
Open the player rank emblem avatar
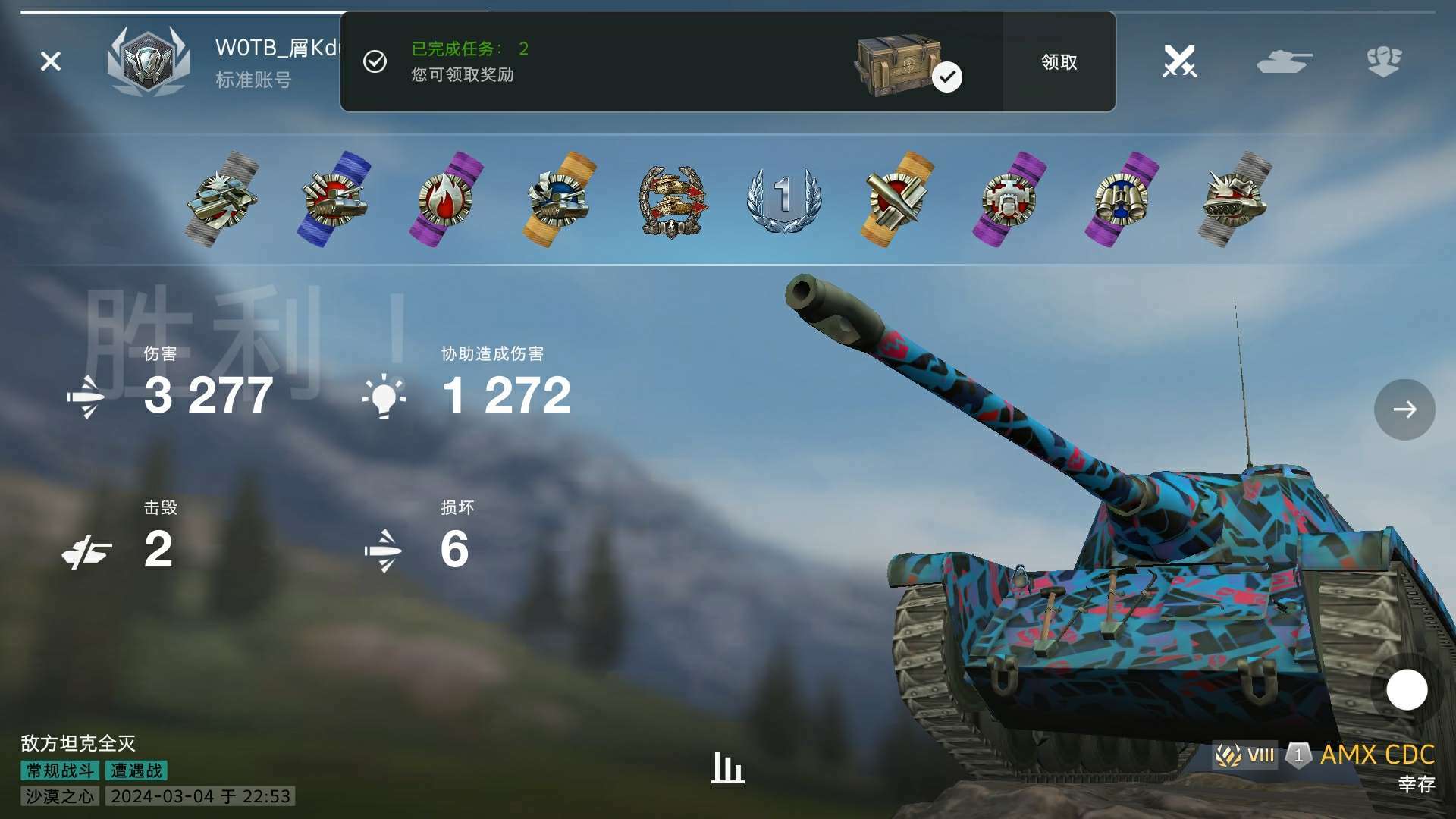pyautogui.click(x=147, y=61)
